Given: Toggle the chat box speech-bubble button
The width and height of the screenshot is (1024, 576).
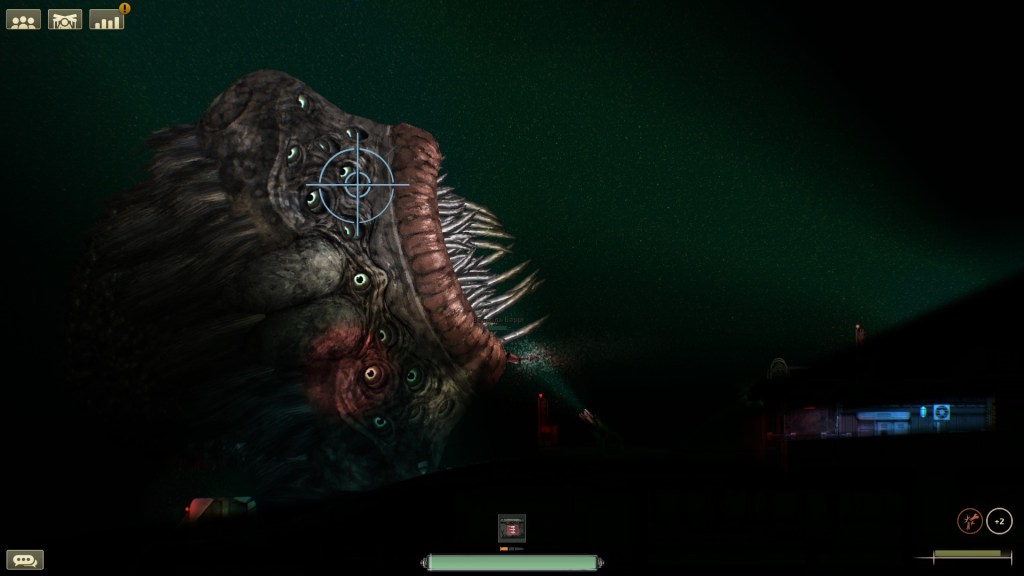Looking at the screenshot, I should tap(25, 560).
